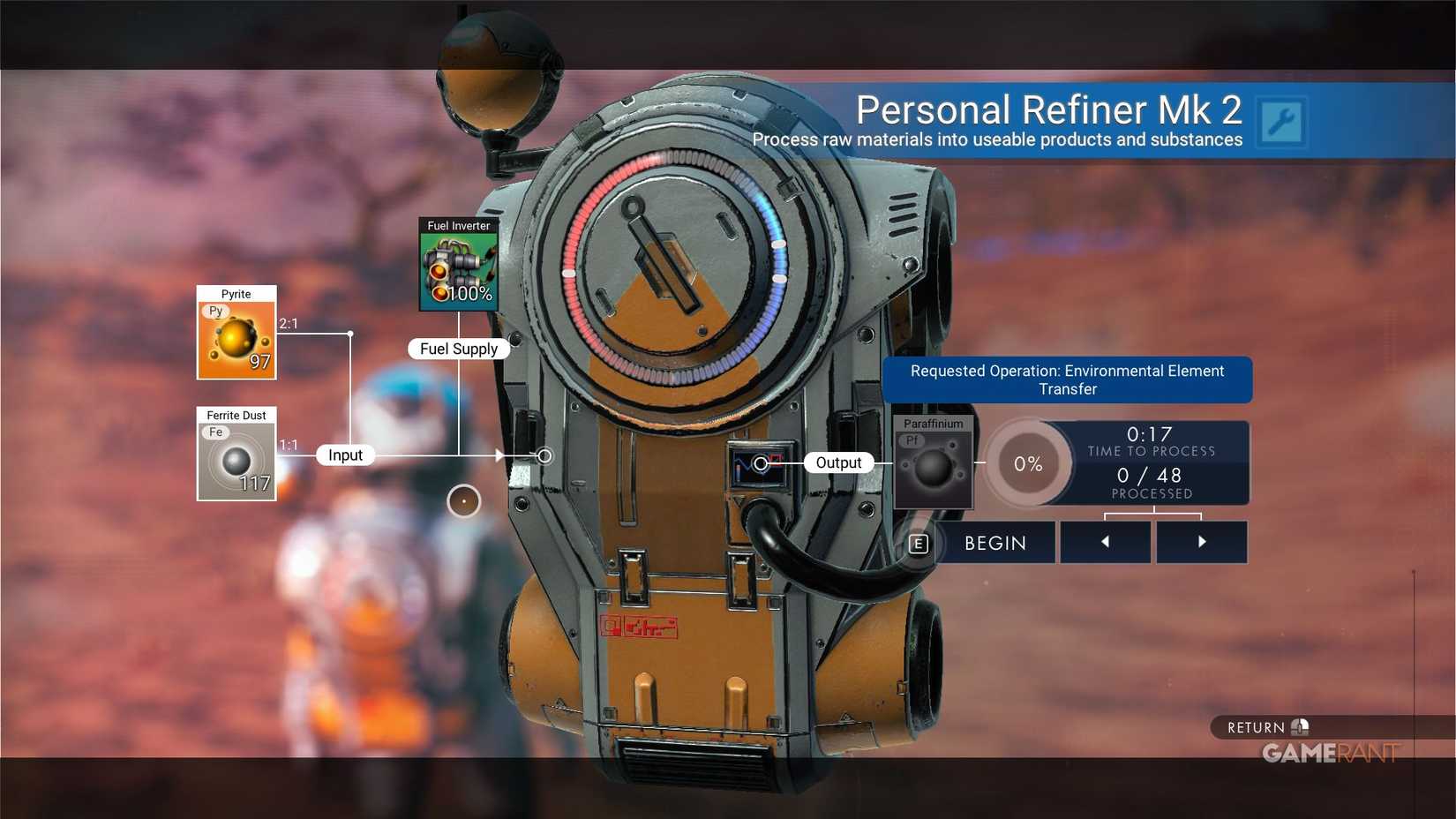The width and height of the screenshot is (1456, 819).
Task: Click the Fuel Supply label
Action: pos(458,349)
